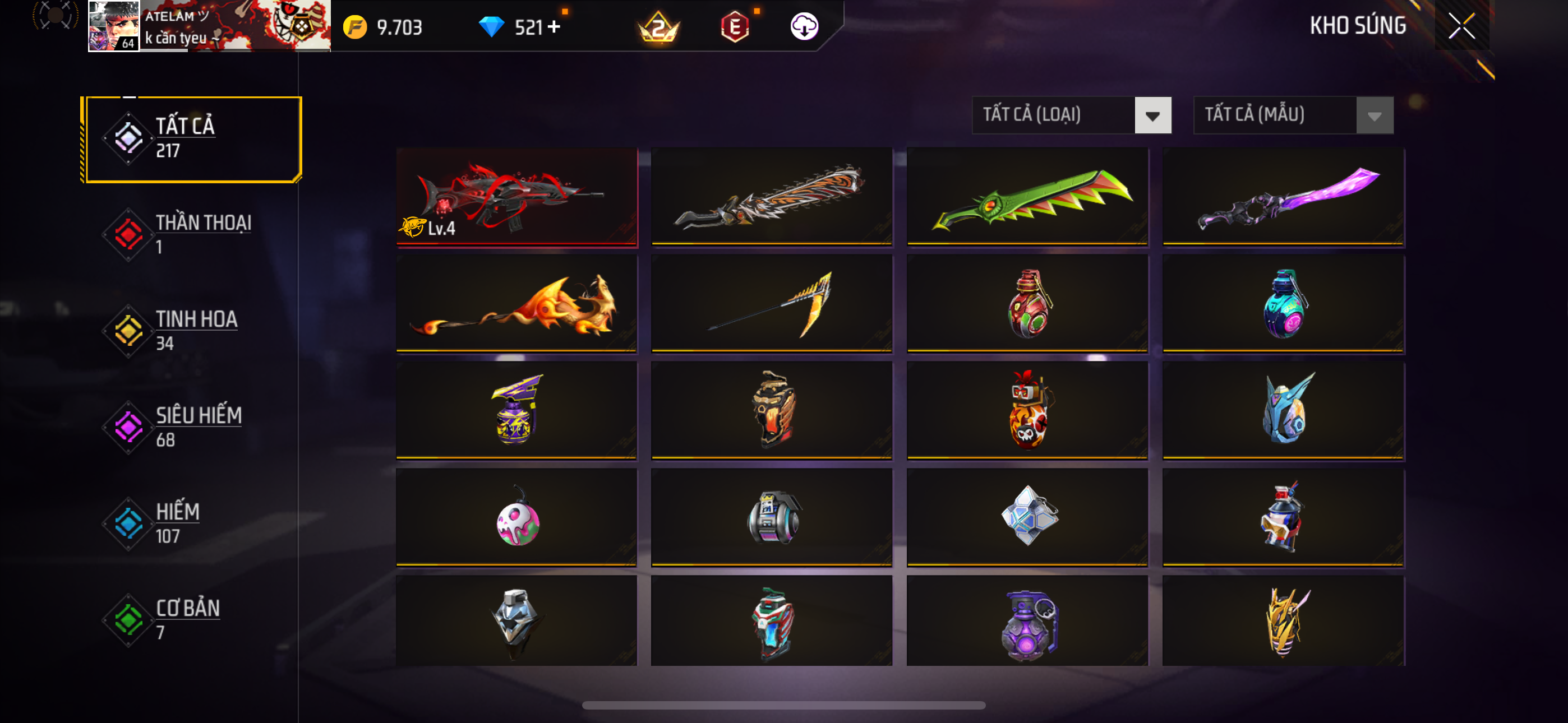Screen dimensions: 1568x723
Task: Select the white crystal cube grenade skin
Action: (1027, 518)
